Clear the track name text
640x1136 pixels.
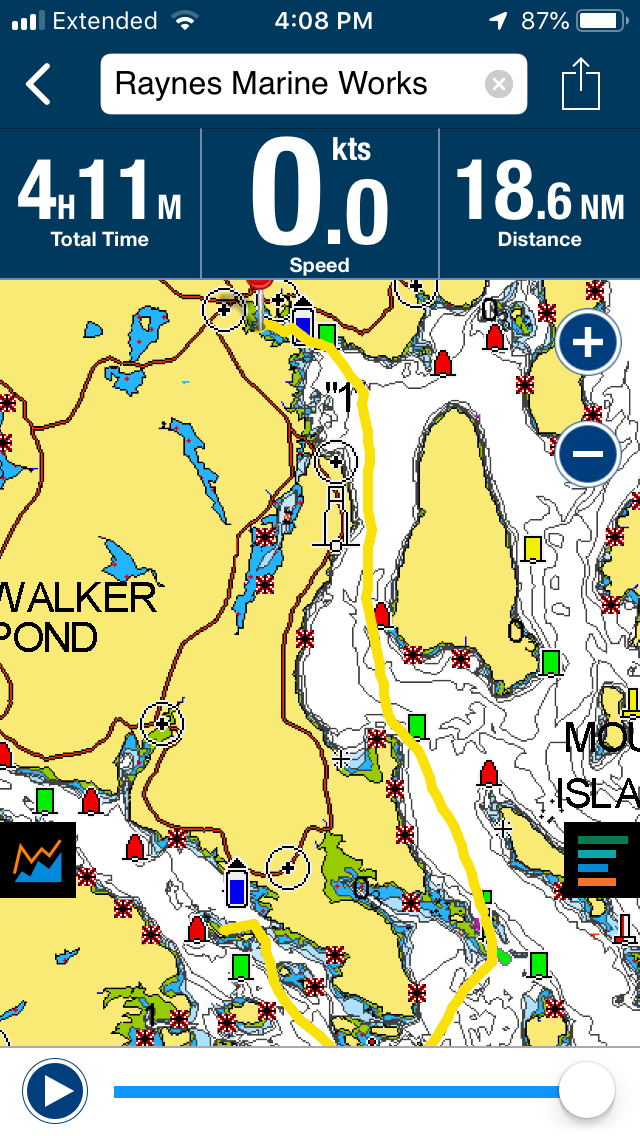pyautogui.click(x=498, y=84)
